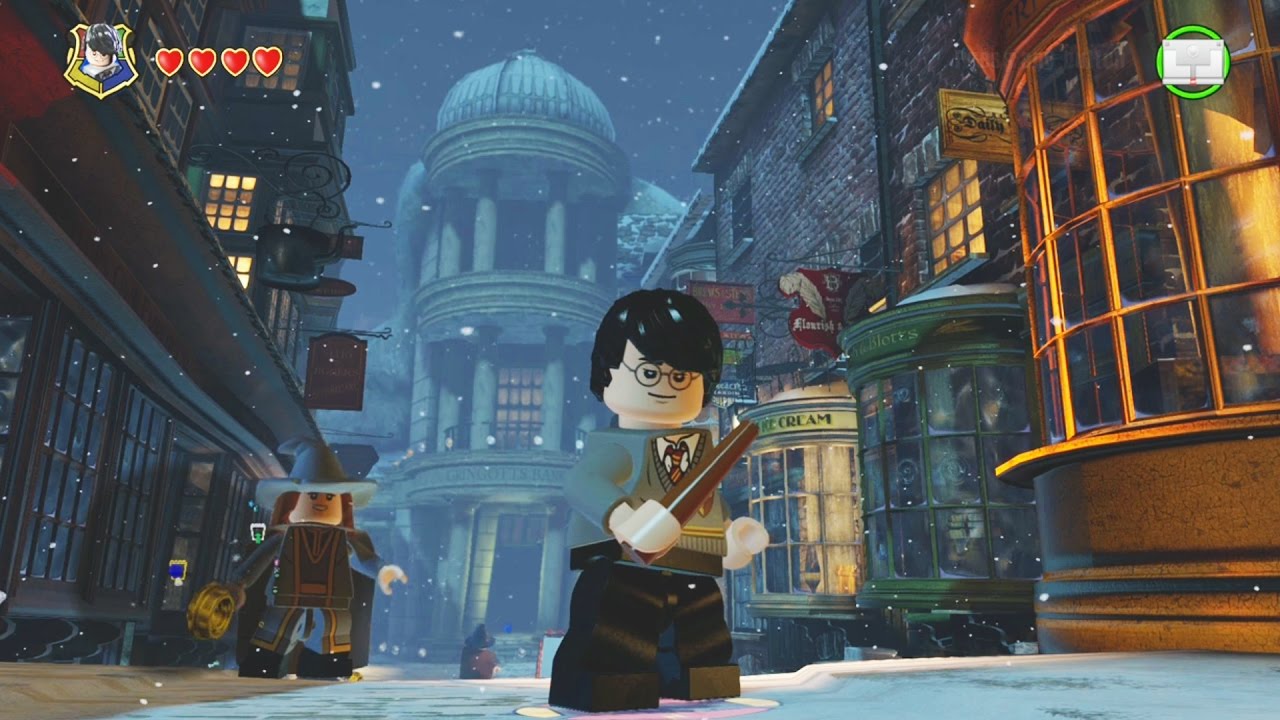
Task: Select the Harry Potter character portrait crest
Action: tap(101, 60)
